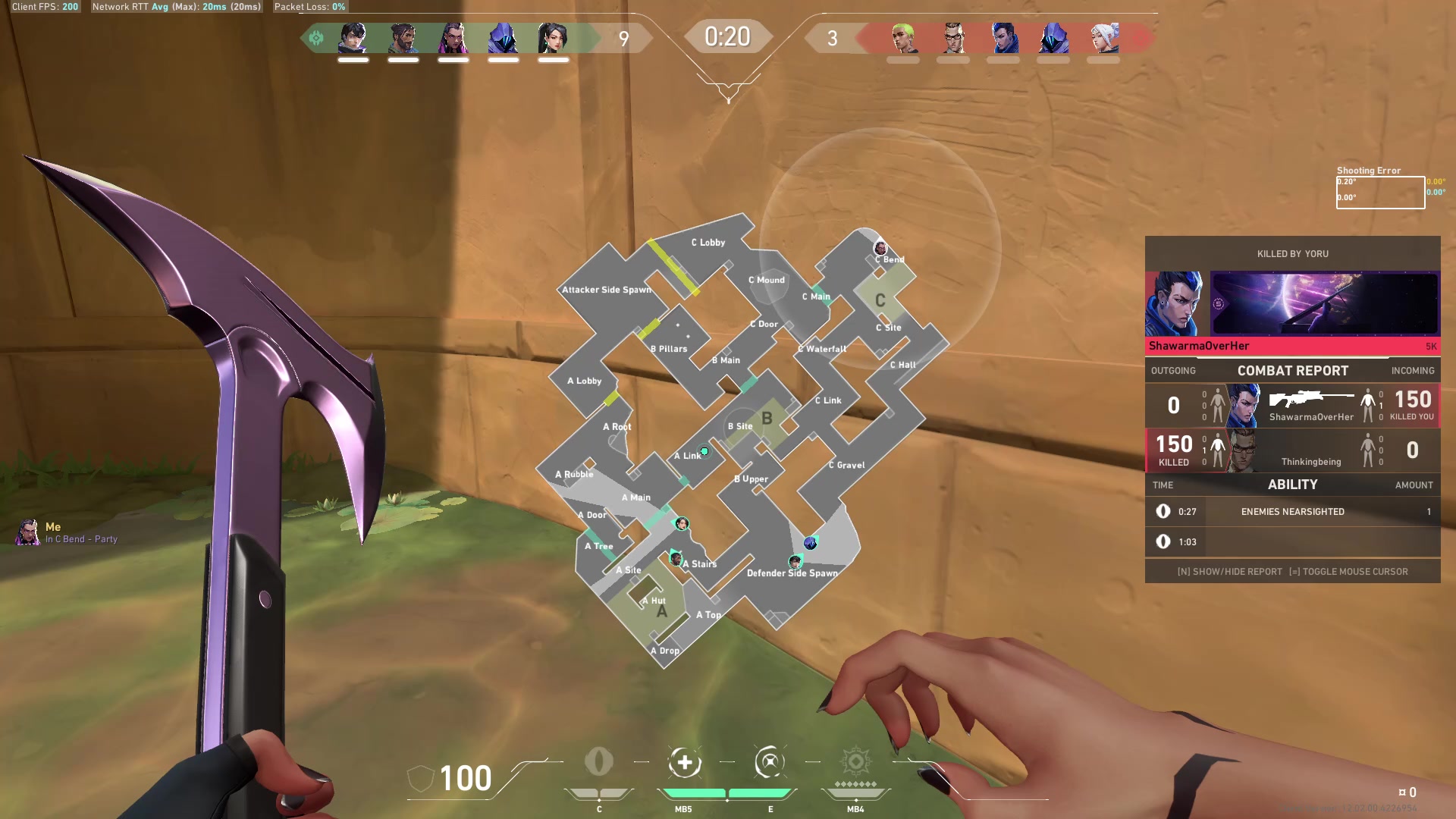Activate the Devour ability icon
1456x819 pixels.
tap(684, 762)
